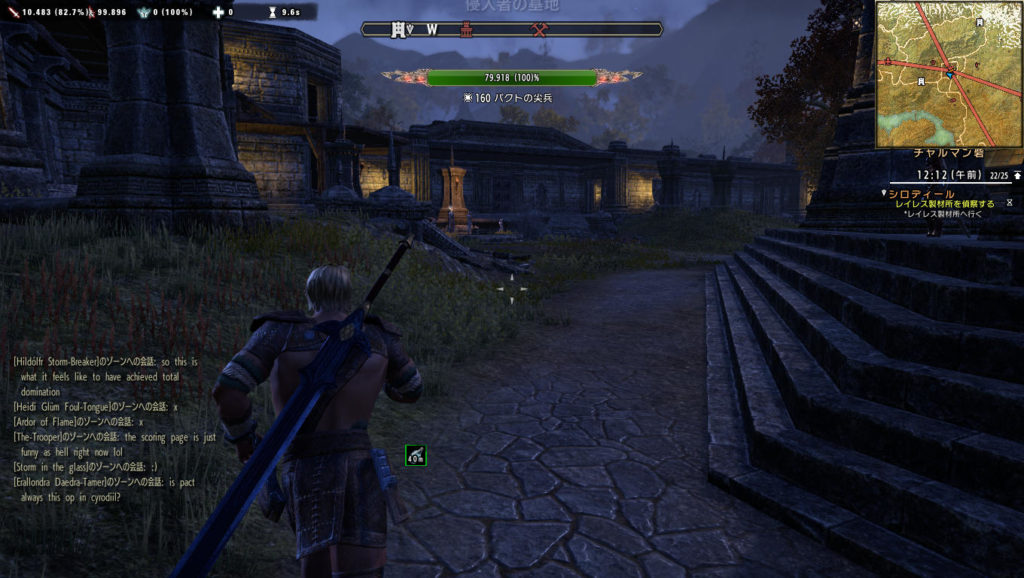This screenshot has width=1024, height=578.
Task: Click the inventory bag arrow icon
Action: pyautogui.click(x=1017, y=175)
